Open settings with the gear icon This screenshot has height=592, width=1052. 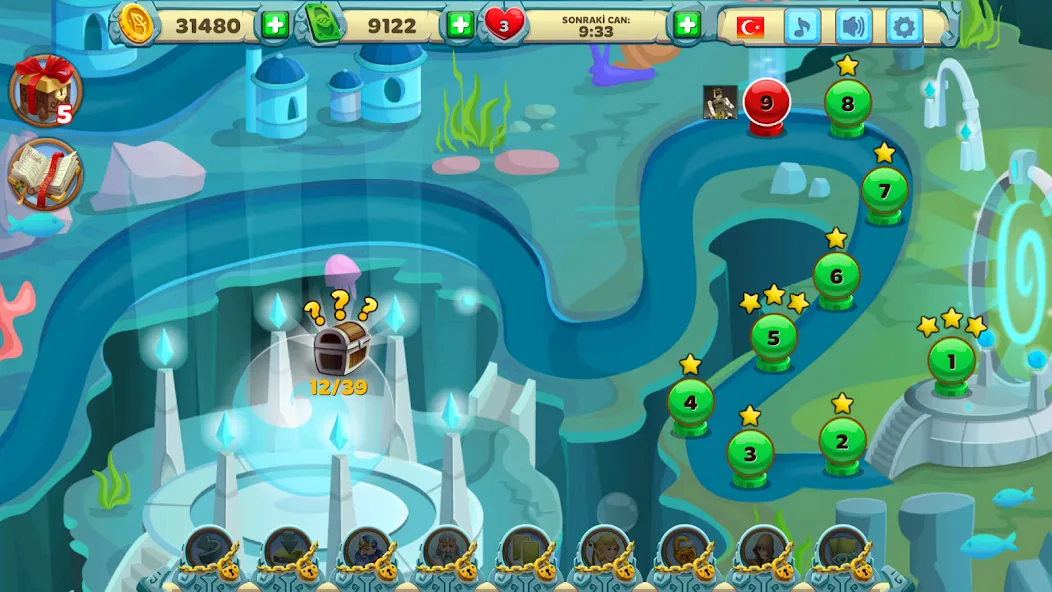pos(904,26)
